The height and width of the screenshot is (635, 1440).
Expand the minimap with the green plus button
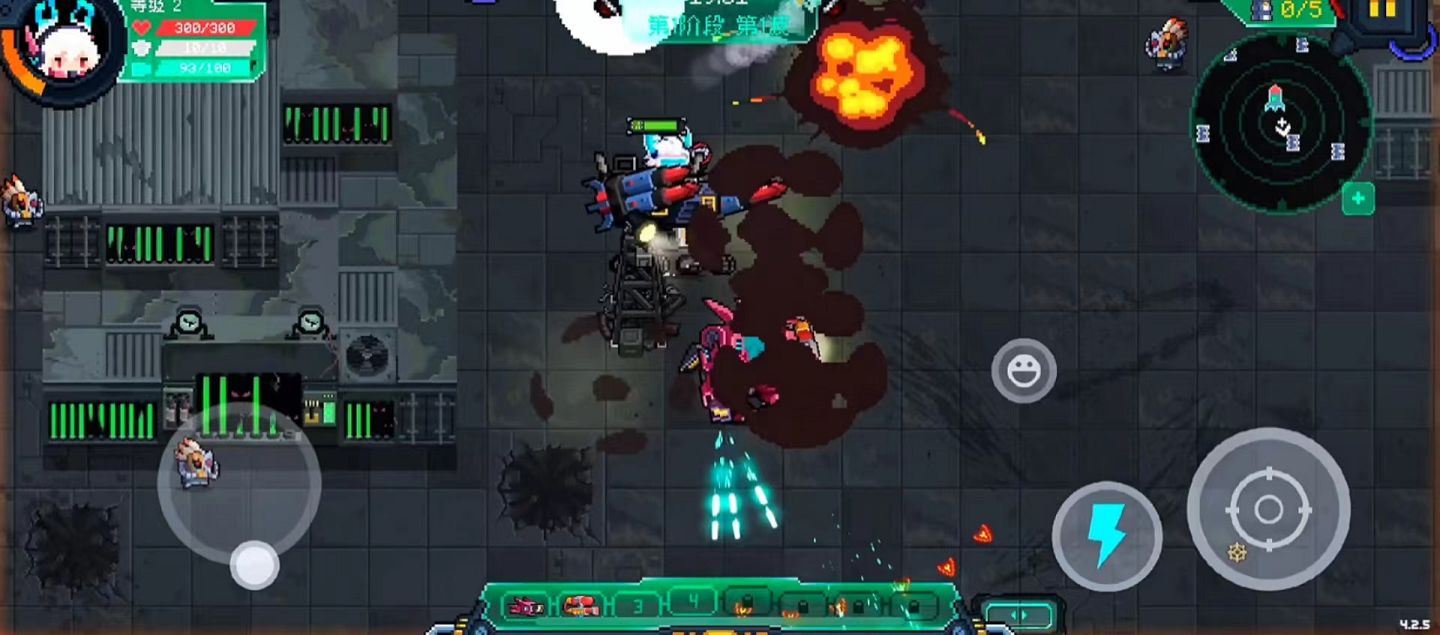coord(1357,199)
